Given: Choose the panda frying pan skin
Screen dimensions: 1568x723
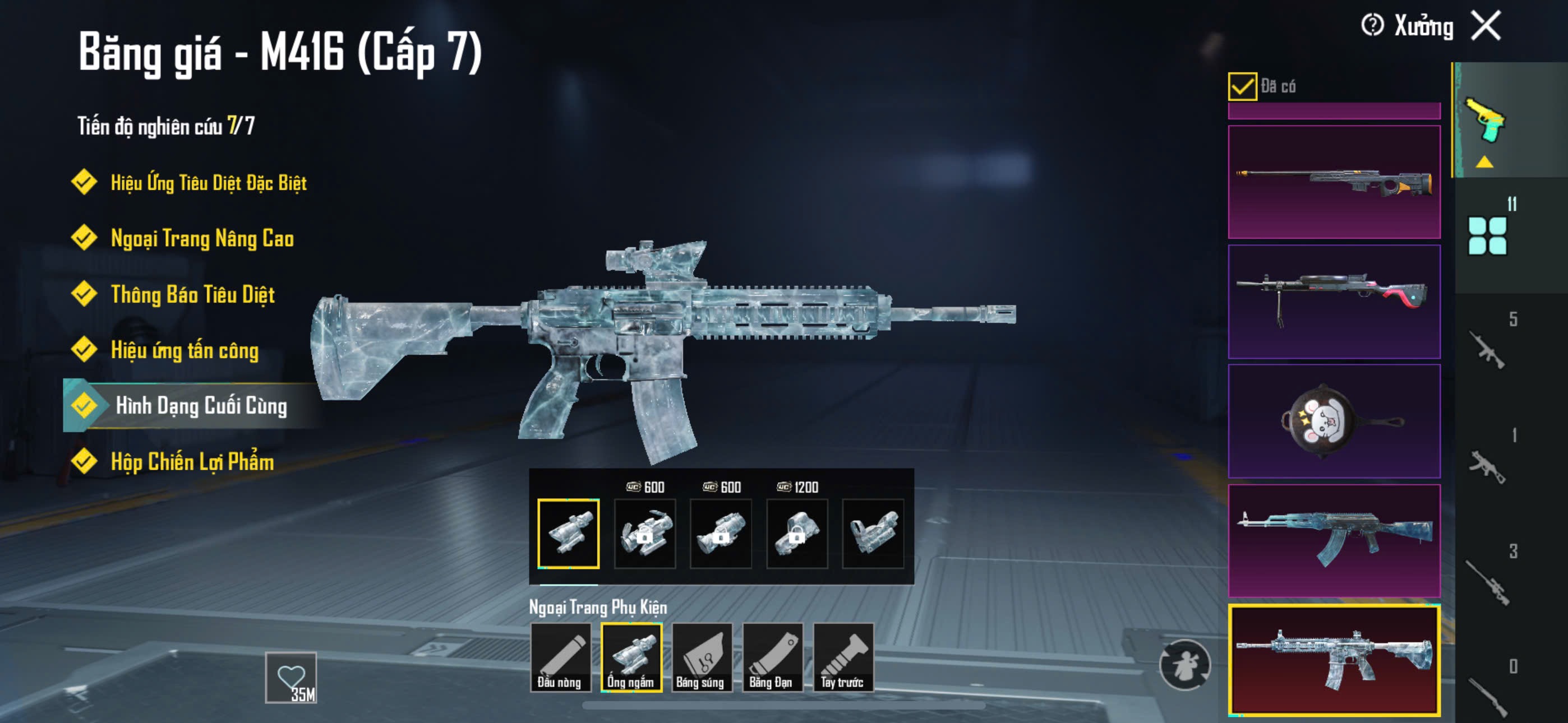Looking at the screenshot, I should tap(1334, 421).
